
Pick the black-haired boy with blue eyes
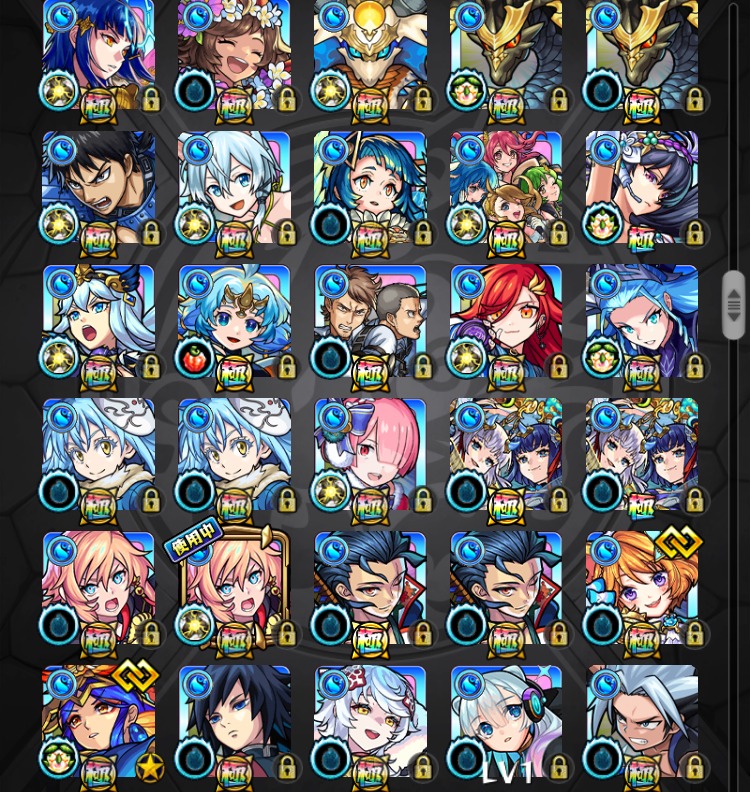234,722
